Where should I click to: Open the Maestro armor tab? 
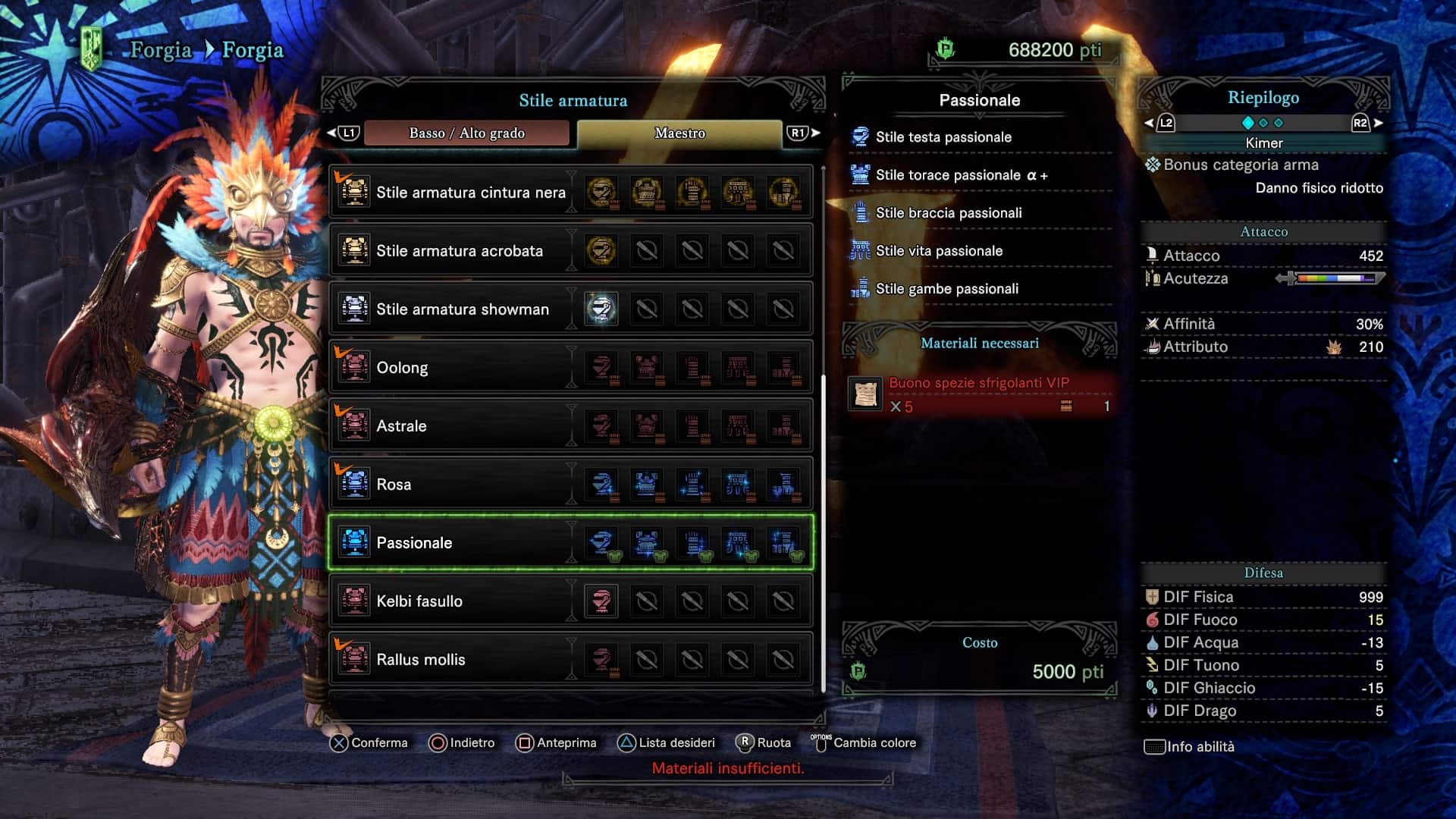click(679, 133)
